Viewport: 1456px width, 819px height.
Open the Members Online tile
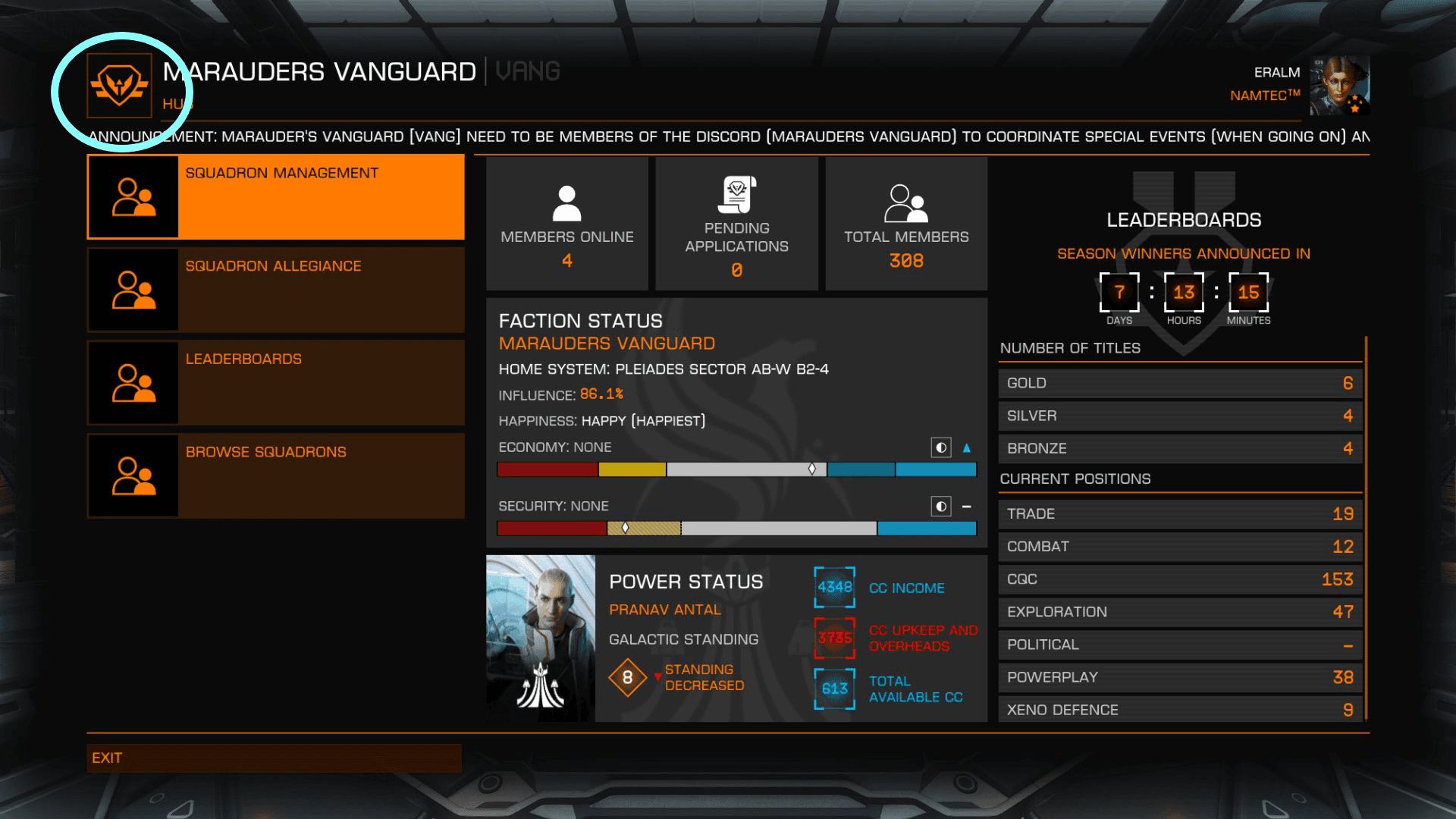coord(566,224)
